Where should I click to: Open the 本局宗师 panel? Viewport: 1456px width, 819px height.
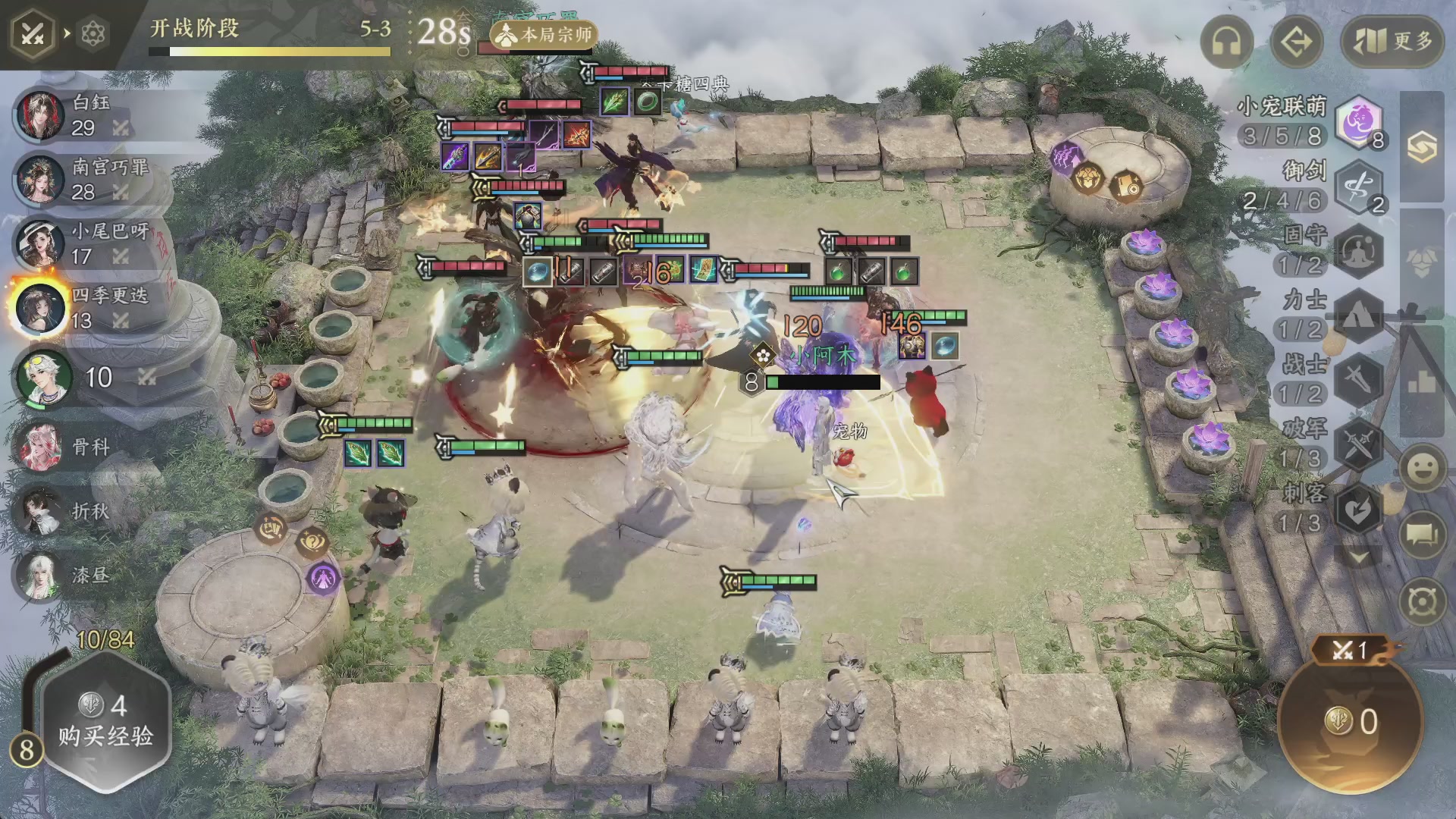click(544, 34)
